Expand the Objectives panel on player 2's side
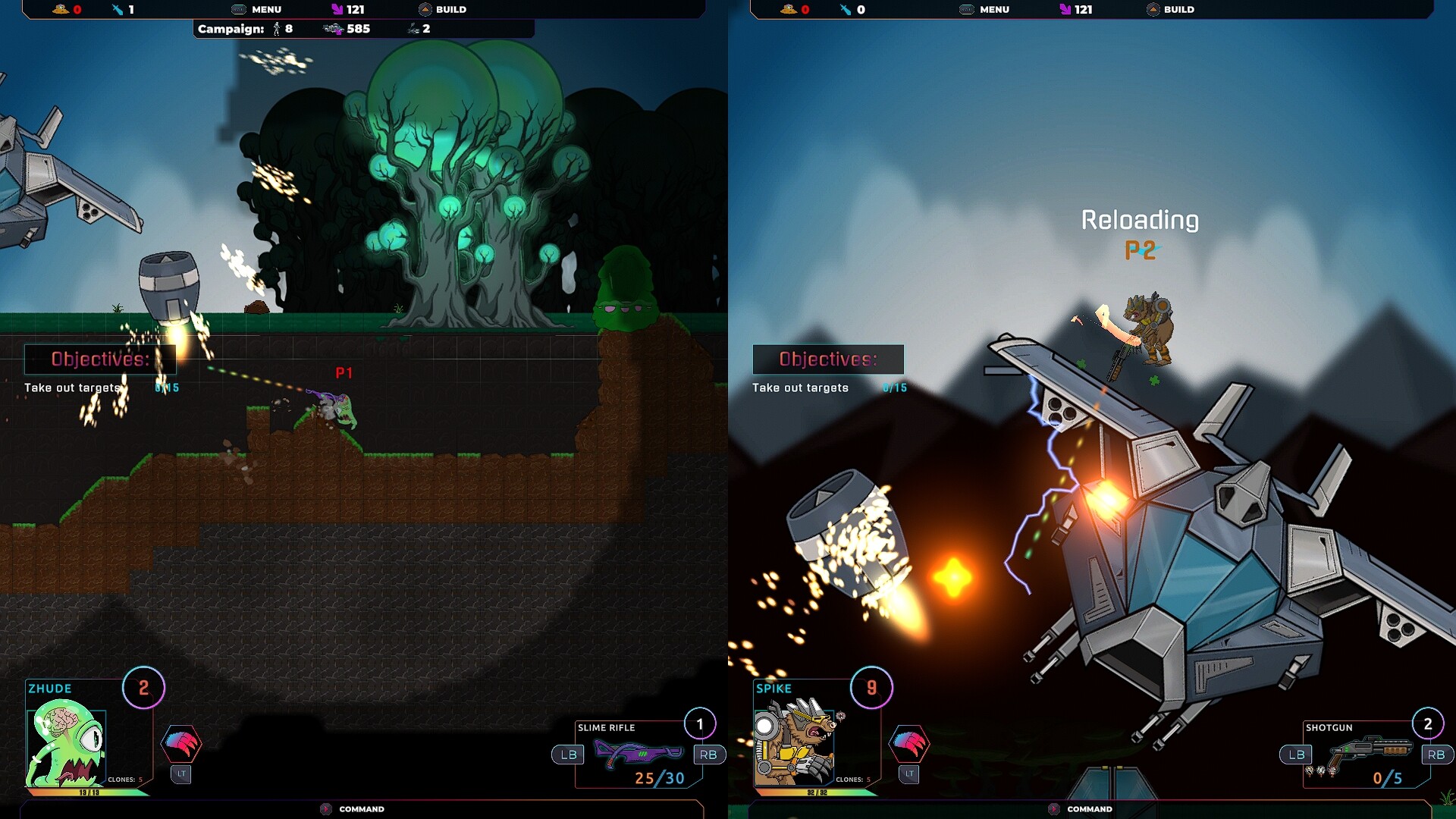 pyautogui.click(x=829, y=359)
